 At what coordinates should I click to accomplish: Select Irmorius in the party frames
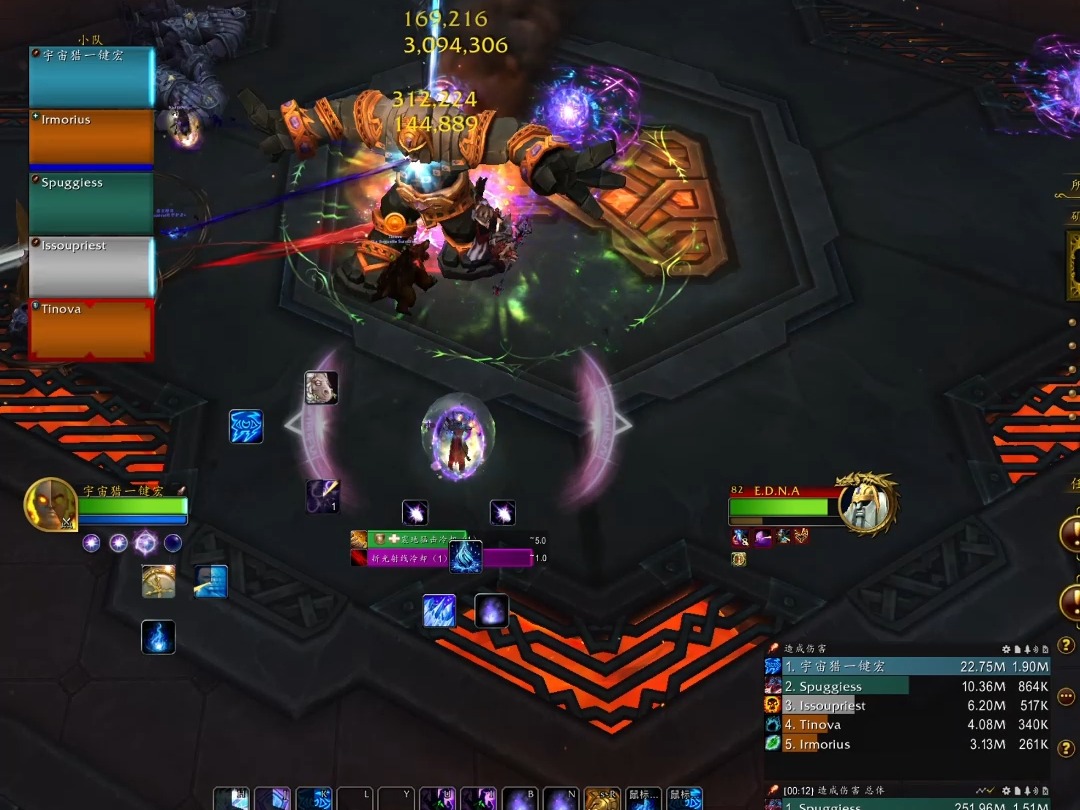(91, 137)
